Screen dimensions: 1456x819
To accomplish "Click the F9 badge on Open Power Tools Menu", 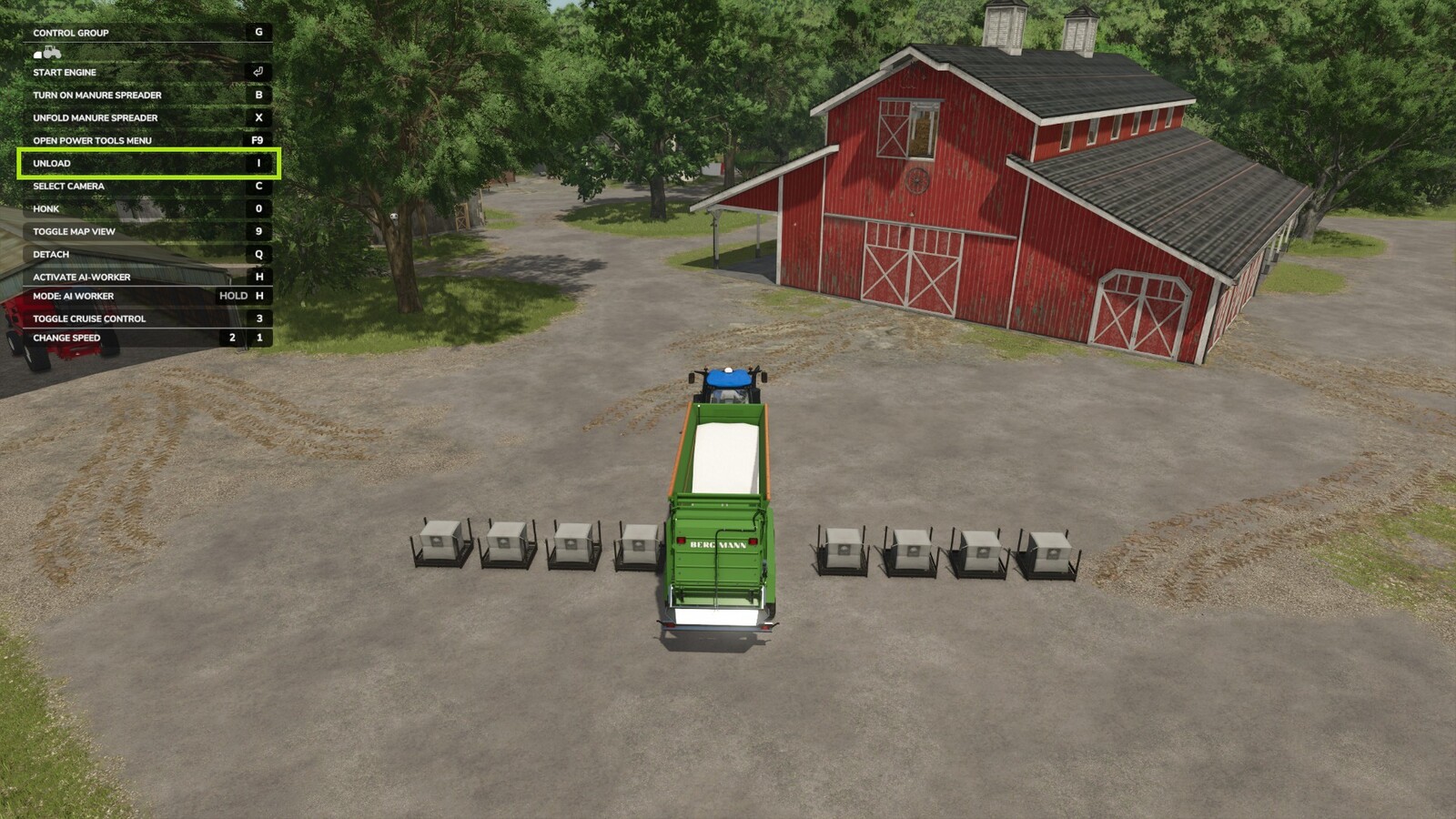I will (x=259, y=140).
